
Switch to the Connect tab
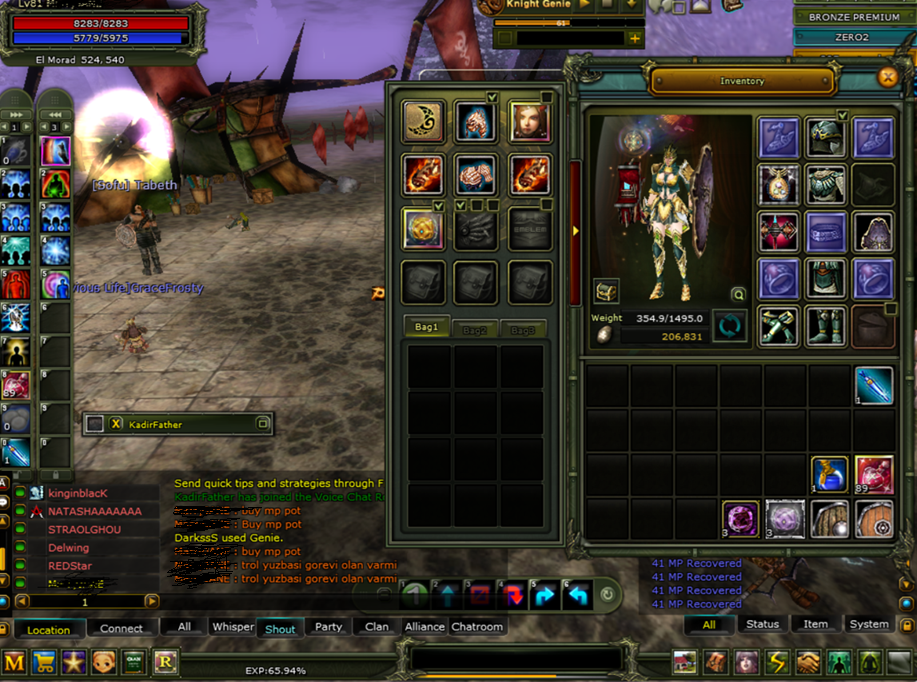pos(122,628)
